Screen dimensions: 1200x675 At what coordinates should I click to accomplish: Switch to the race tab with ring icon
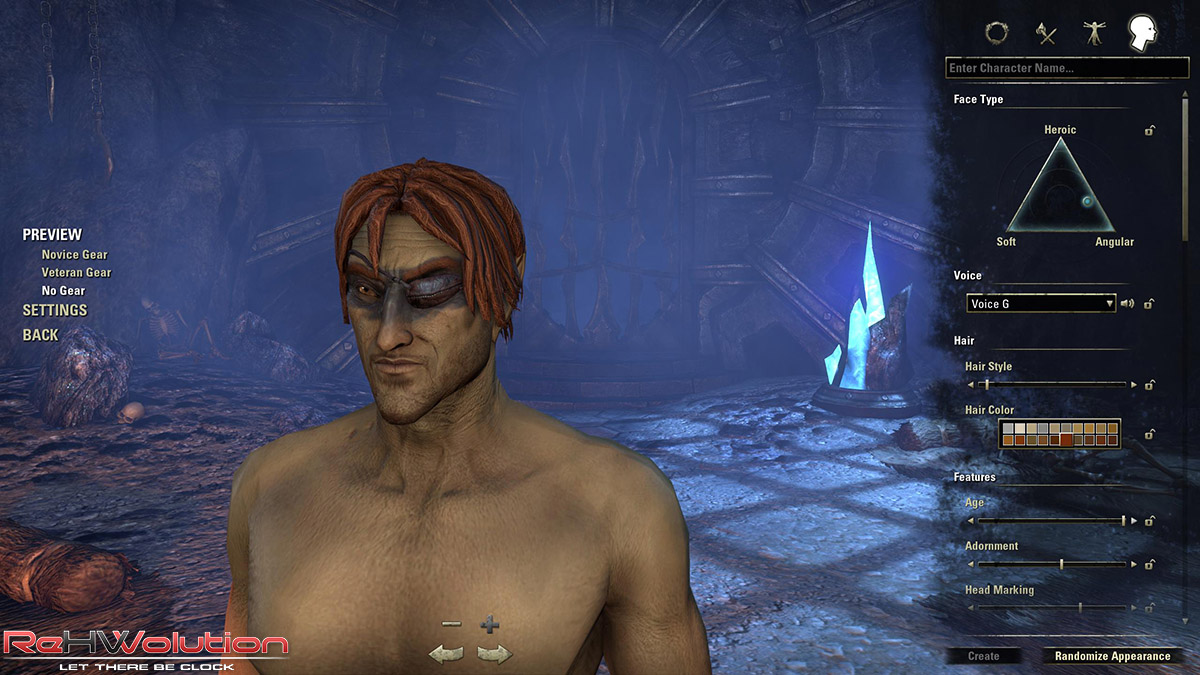996,33
